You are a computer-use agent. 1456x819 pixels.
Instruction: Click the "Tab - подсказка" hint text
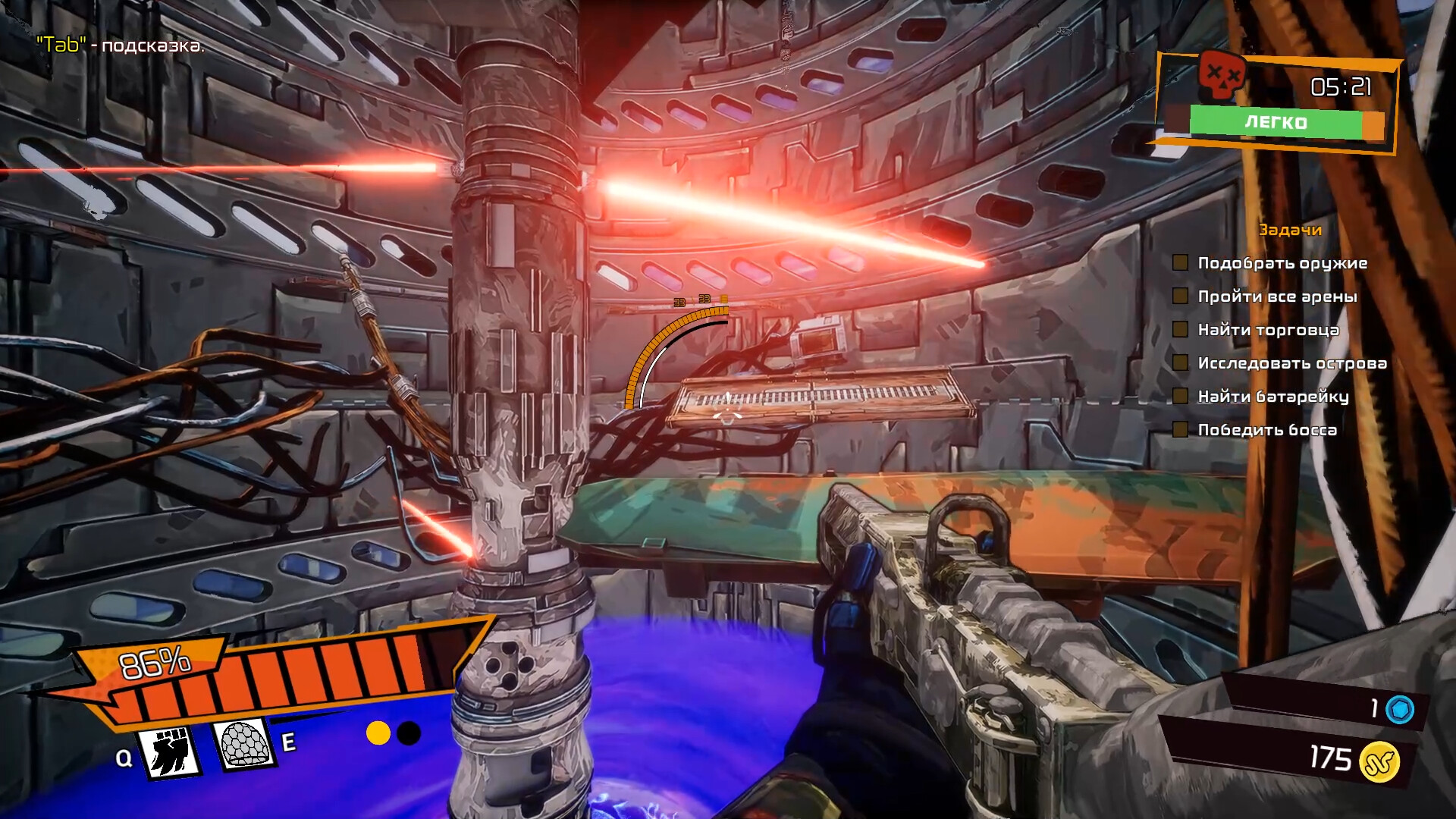(118, 45)
